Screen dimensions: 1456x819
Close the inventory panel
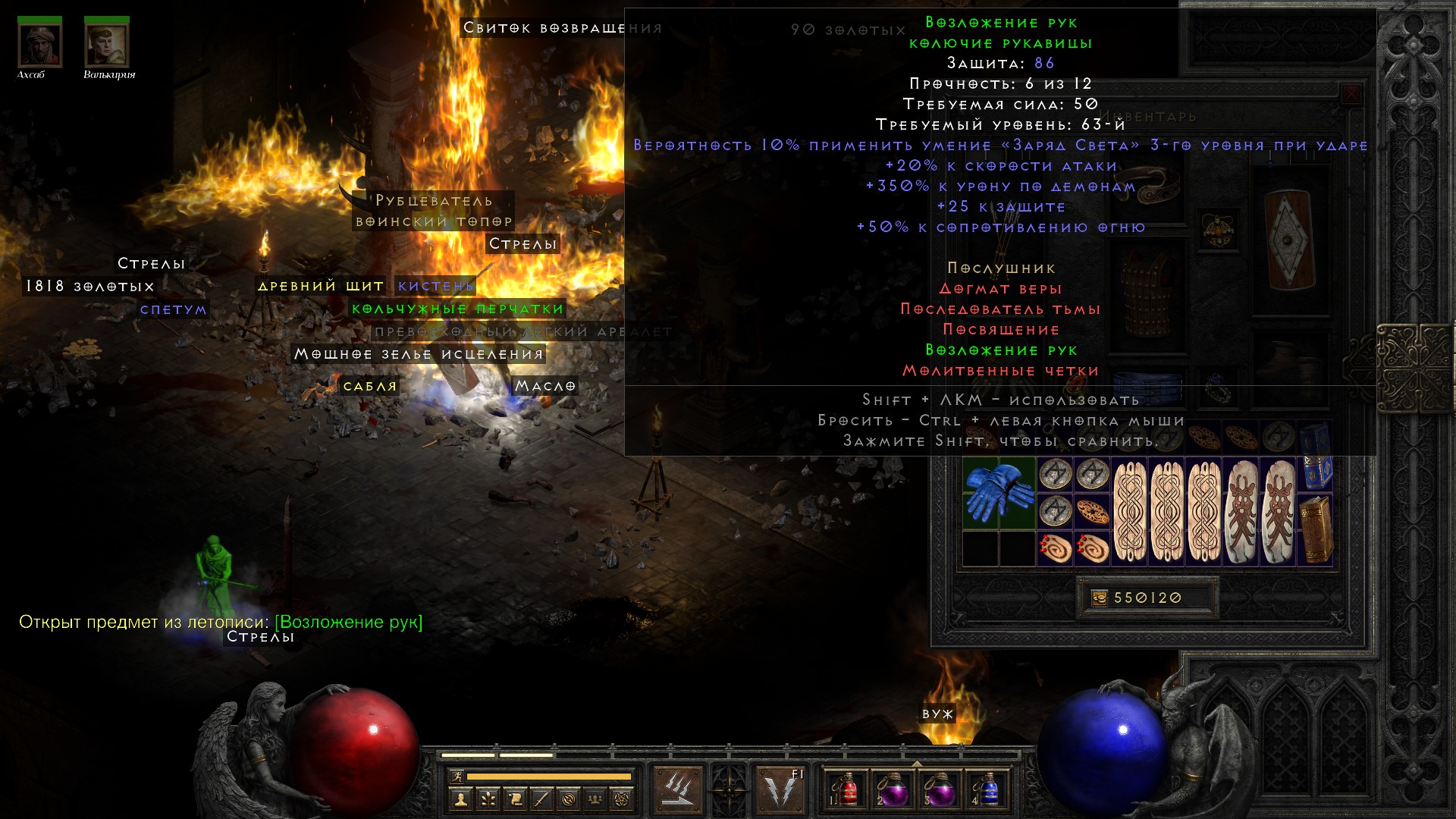[x=1351, y=95]
